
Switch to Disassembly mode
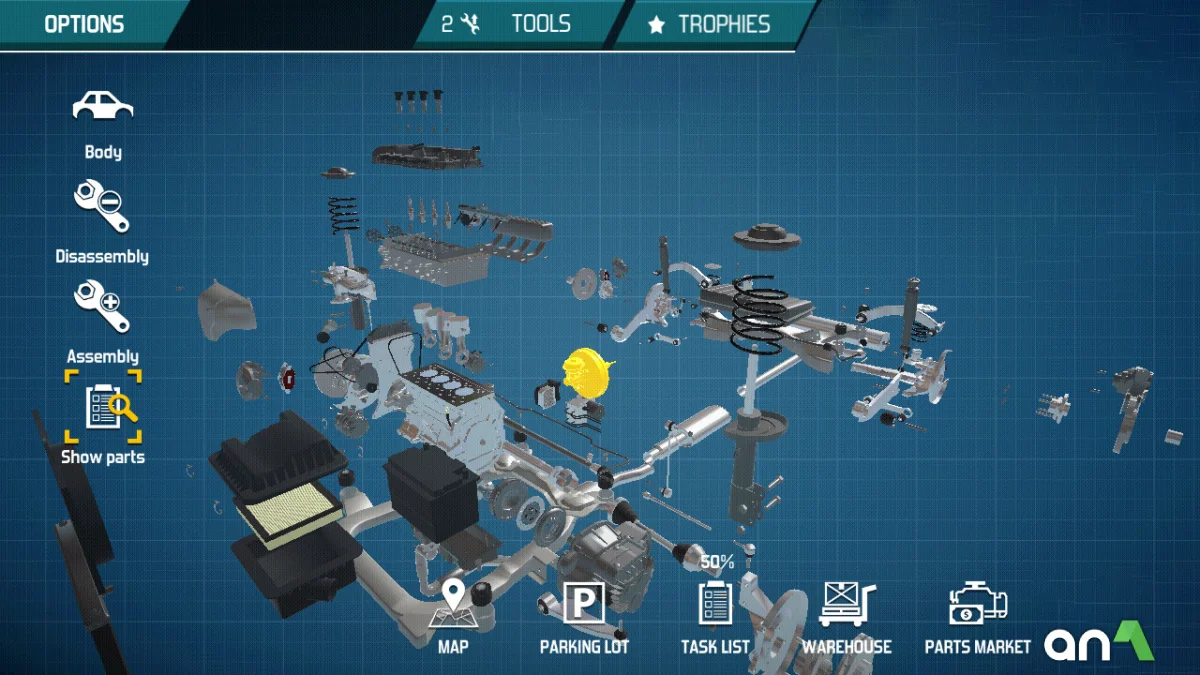102,206
